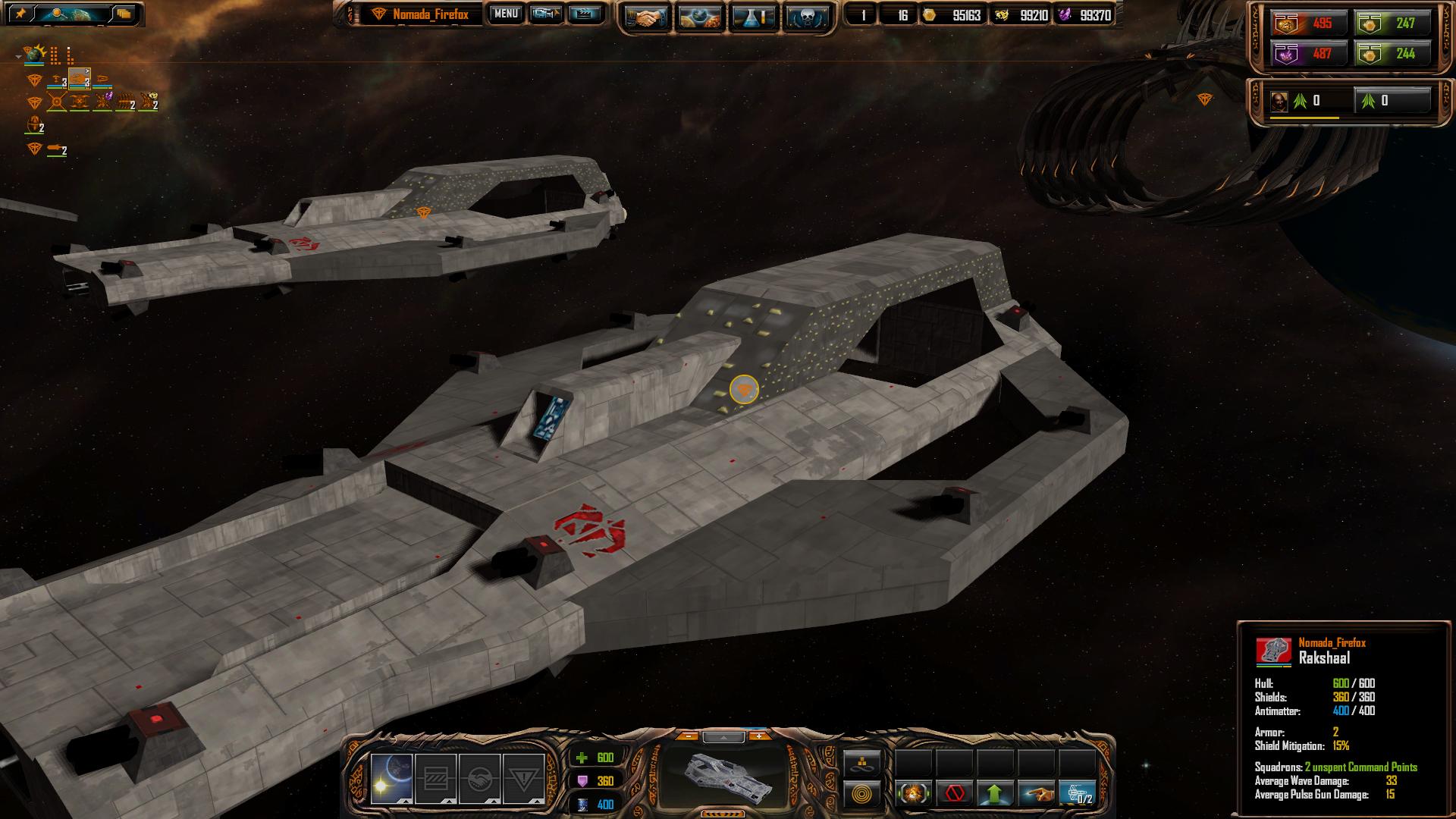Select the star and planet ability
Screen dimensions: 1456x819
pyautogui.click(x=392, y=778)
